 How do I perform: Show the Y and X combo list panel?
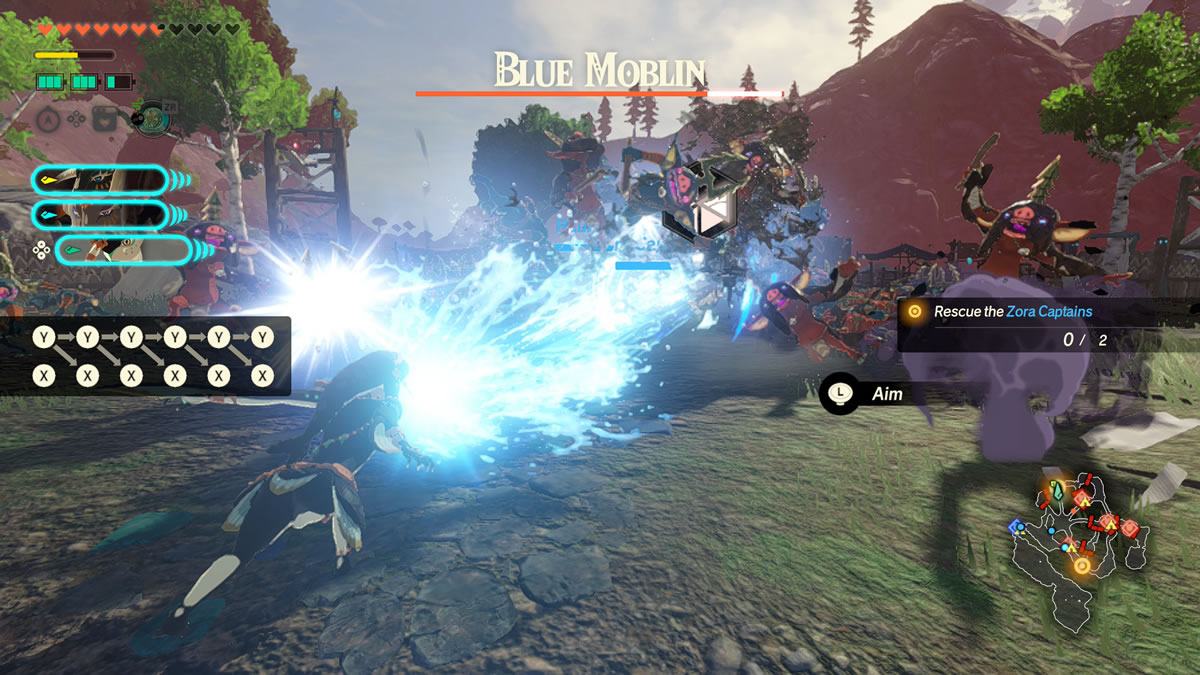tap(146, 356)
